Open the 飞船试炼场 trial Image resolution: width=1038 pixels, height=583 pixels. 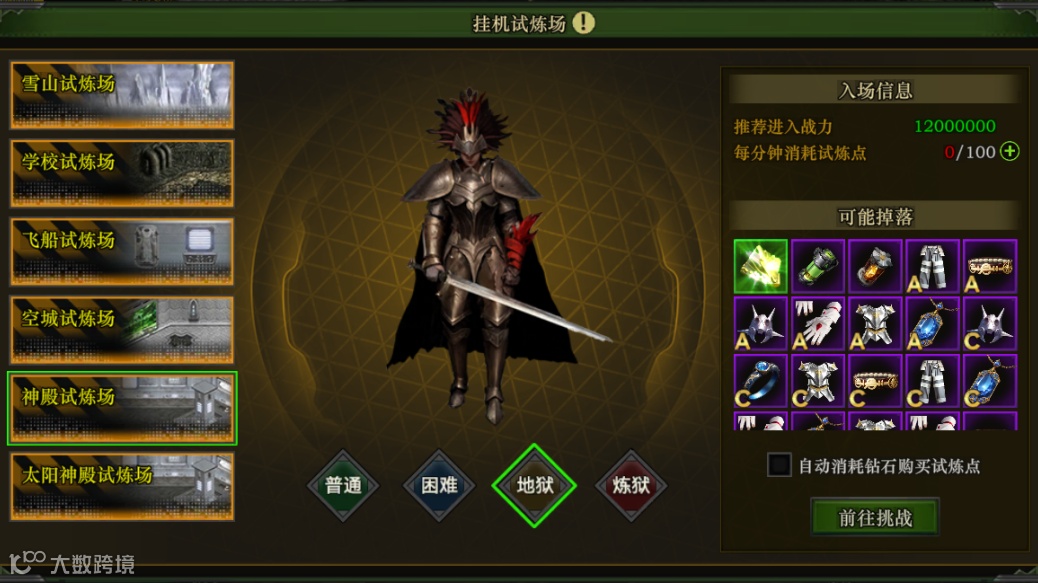point(122,251)
